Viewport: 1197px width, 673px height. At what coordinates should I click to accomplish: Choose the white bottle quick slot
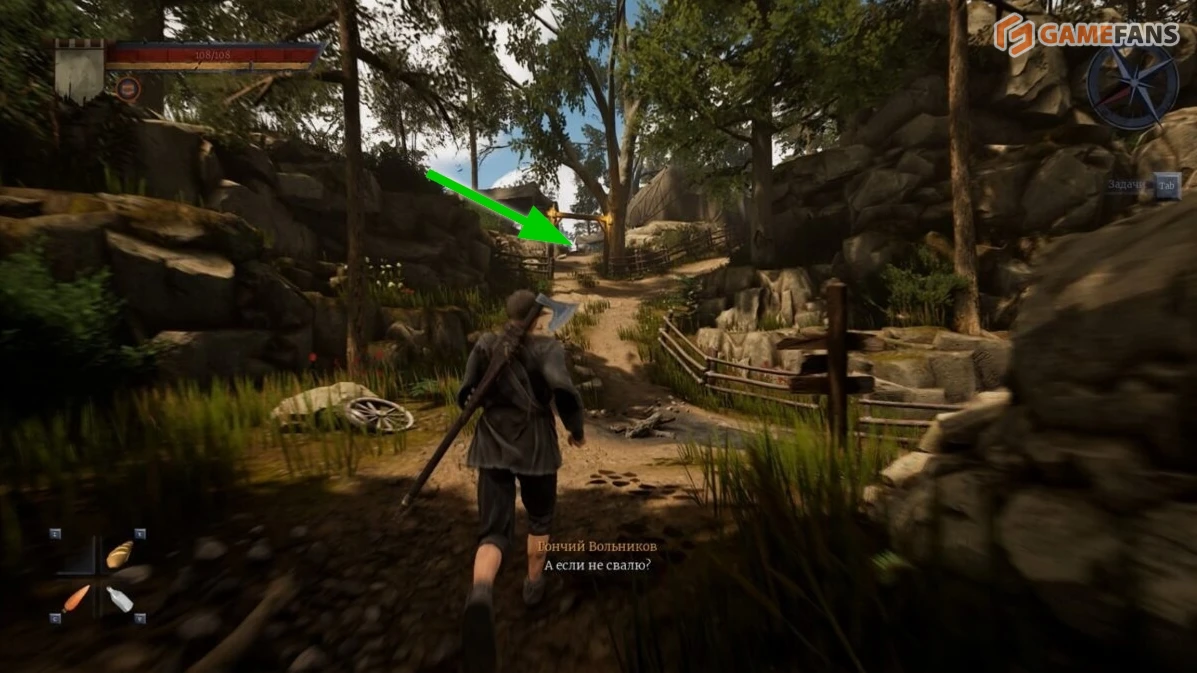coord(120,598)
